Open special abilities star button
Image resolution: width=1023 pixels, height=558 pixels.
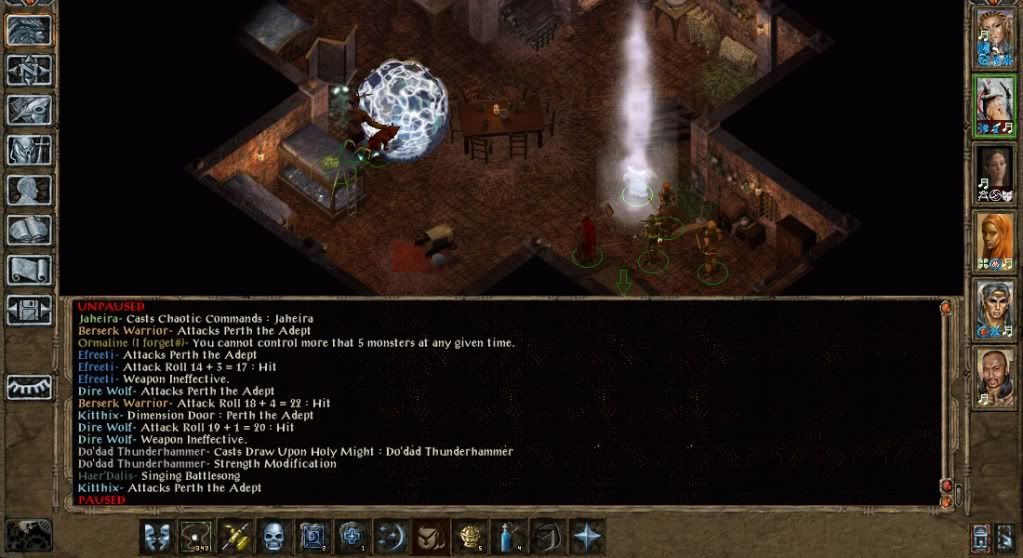click(x=586, y=535)
